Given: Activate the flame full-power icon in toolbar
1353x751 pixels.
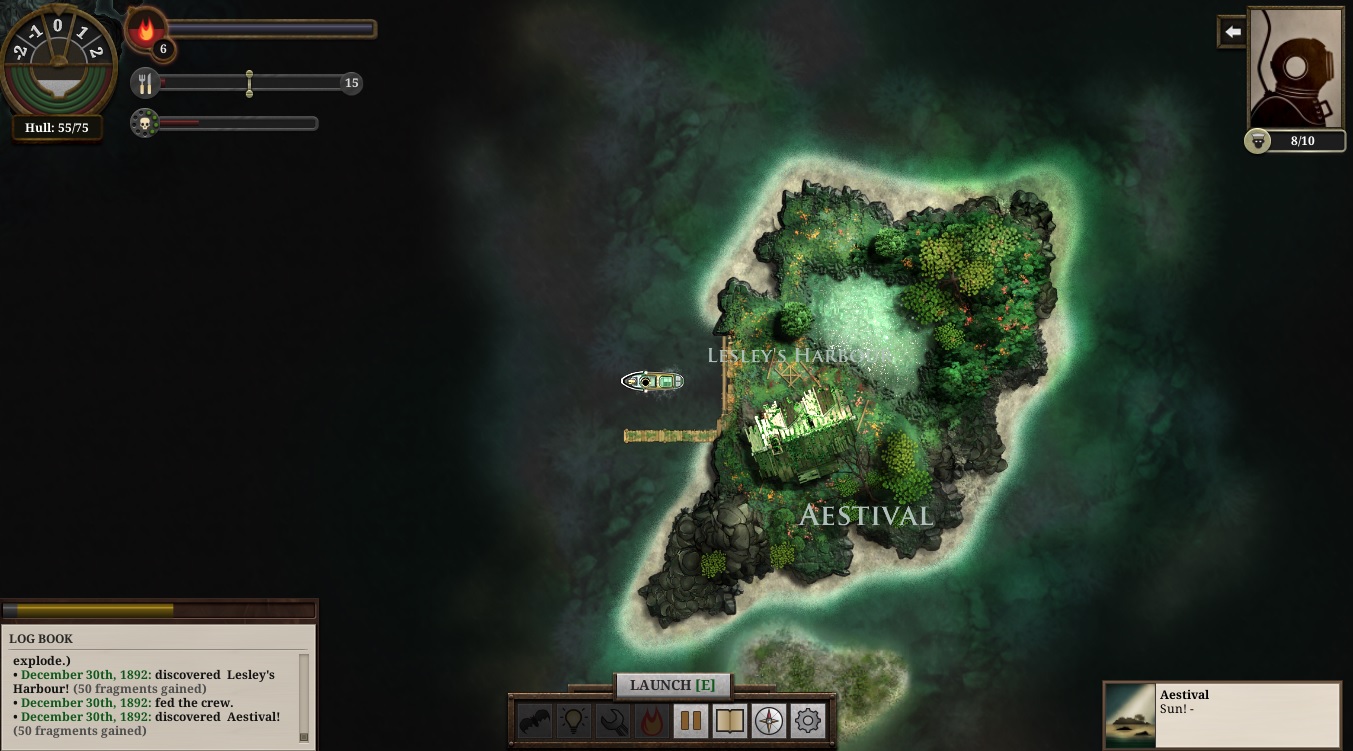Looking at the screenshot, I should 652,720.
